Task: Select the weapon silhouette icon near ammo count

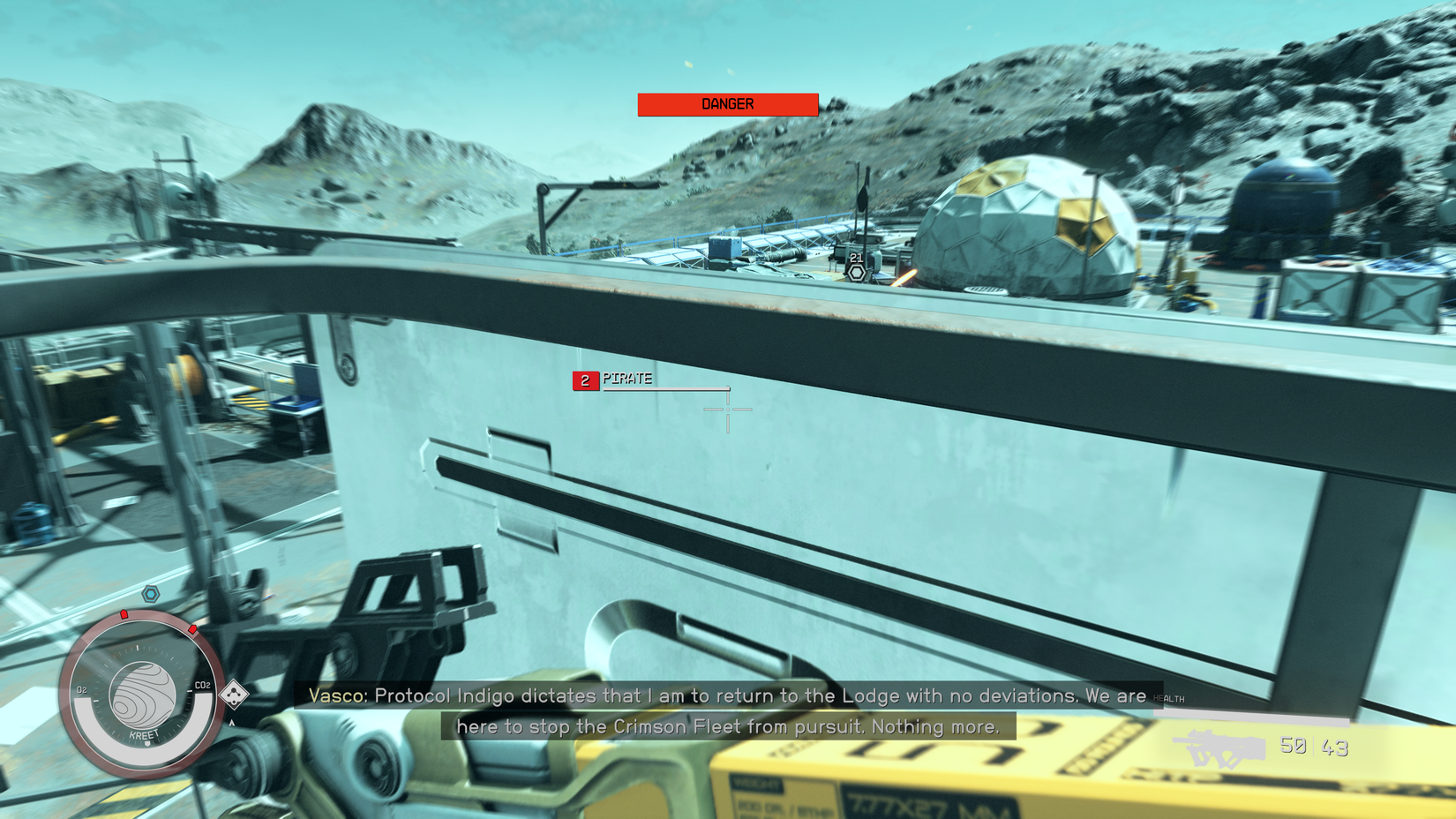Action: tap(1218, 747)
